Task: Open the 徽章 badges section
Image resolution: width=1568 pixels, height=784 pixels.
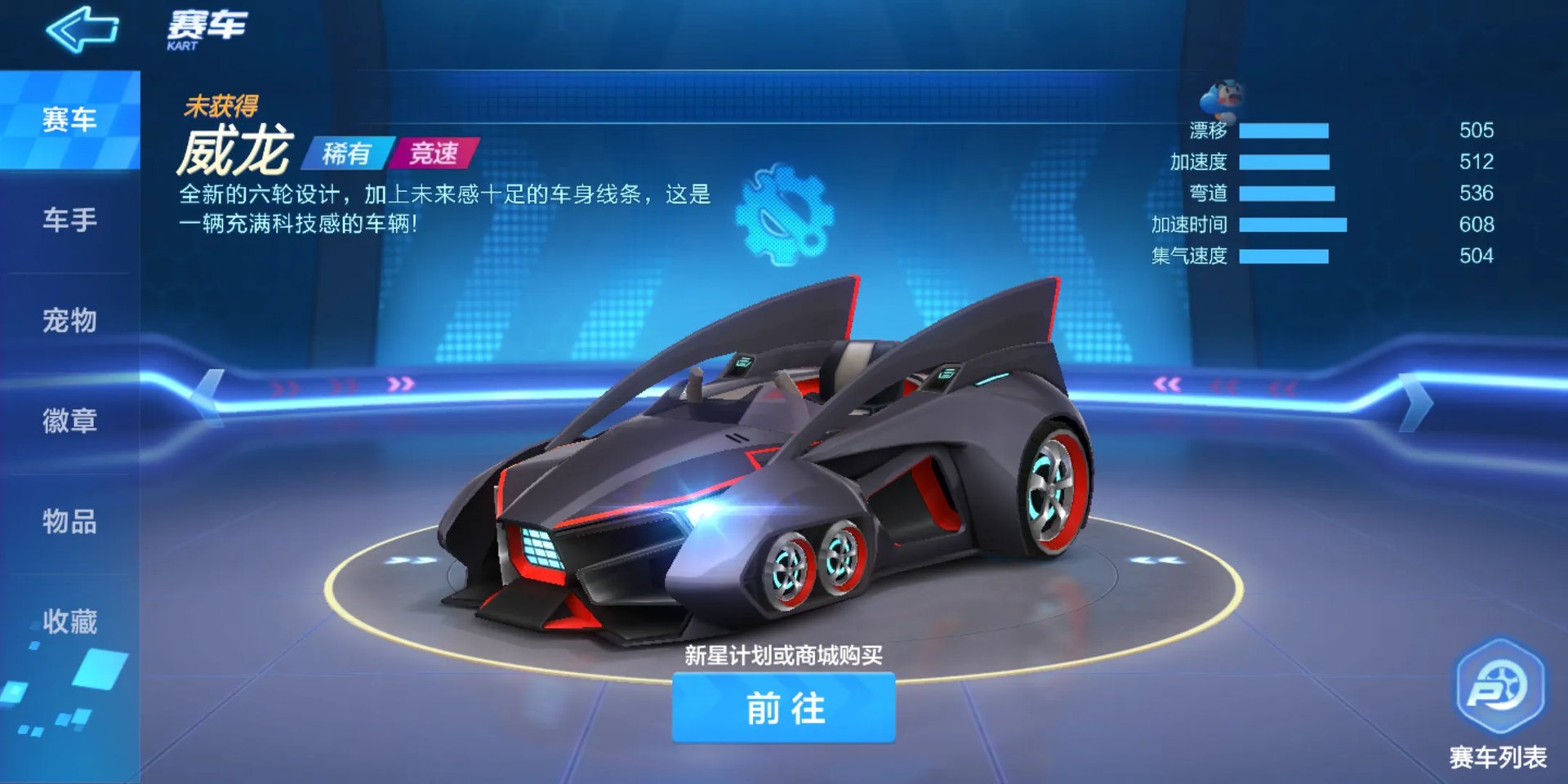Action: (69, 422)
